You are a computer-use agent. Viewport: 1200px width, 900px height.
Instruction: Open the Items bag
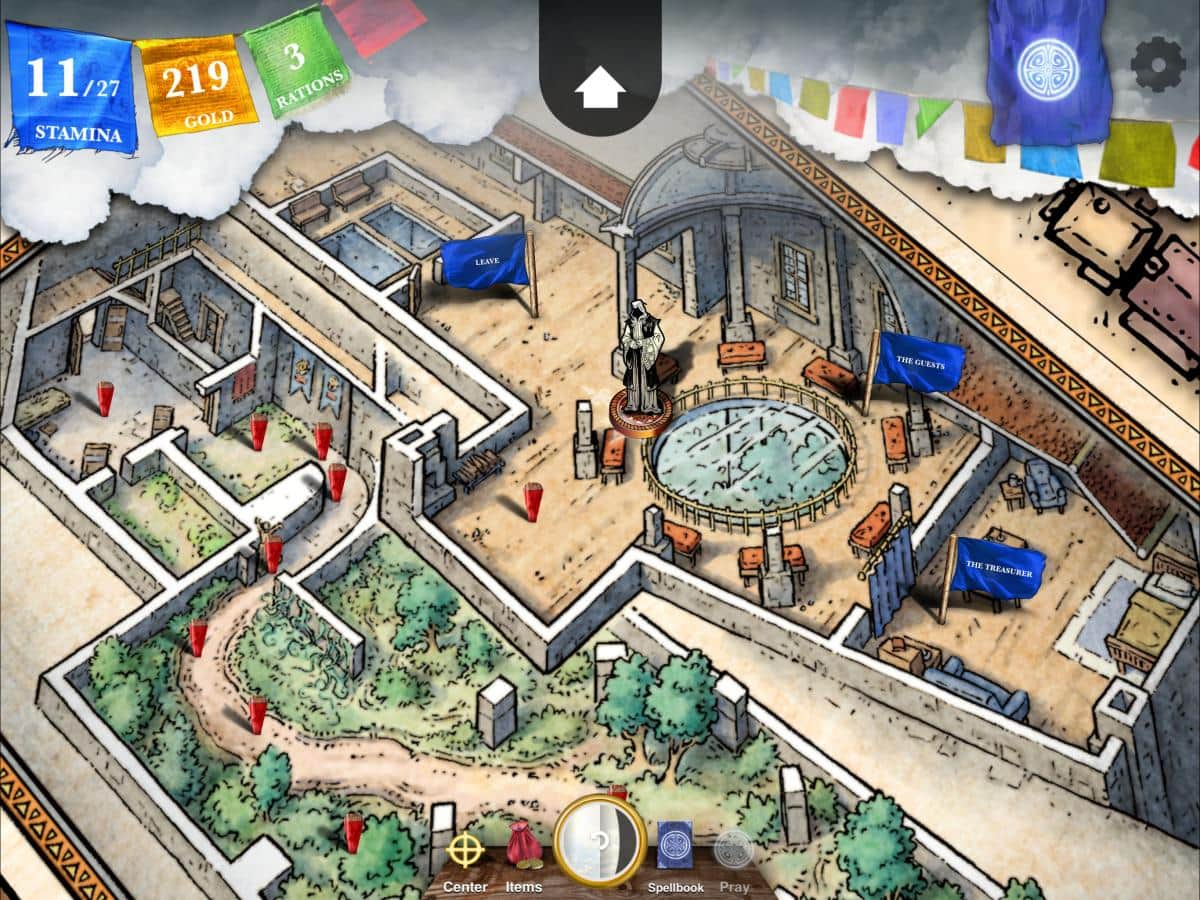click(523, 855)
